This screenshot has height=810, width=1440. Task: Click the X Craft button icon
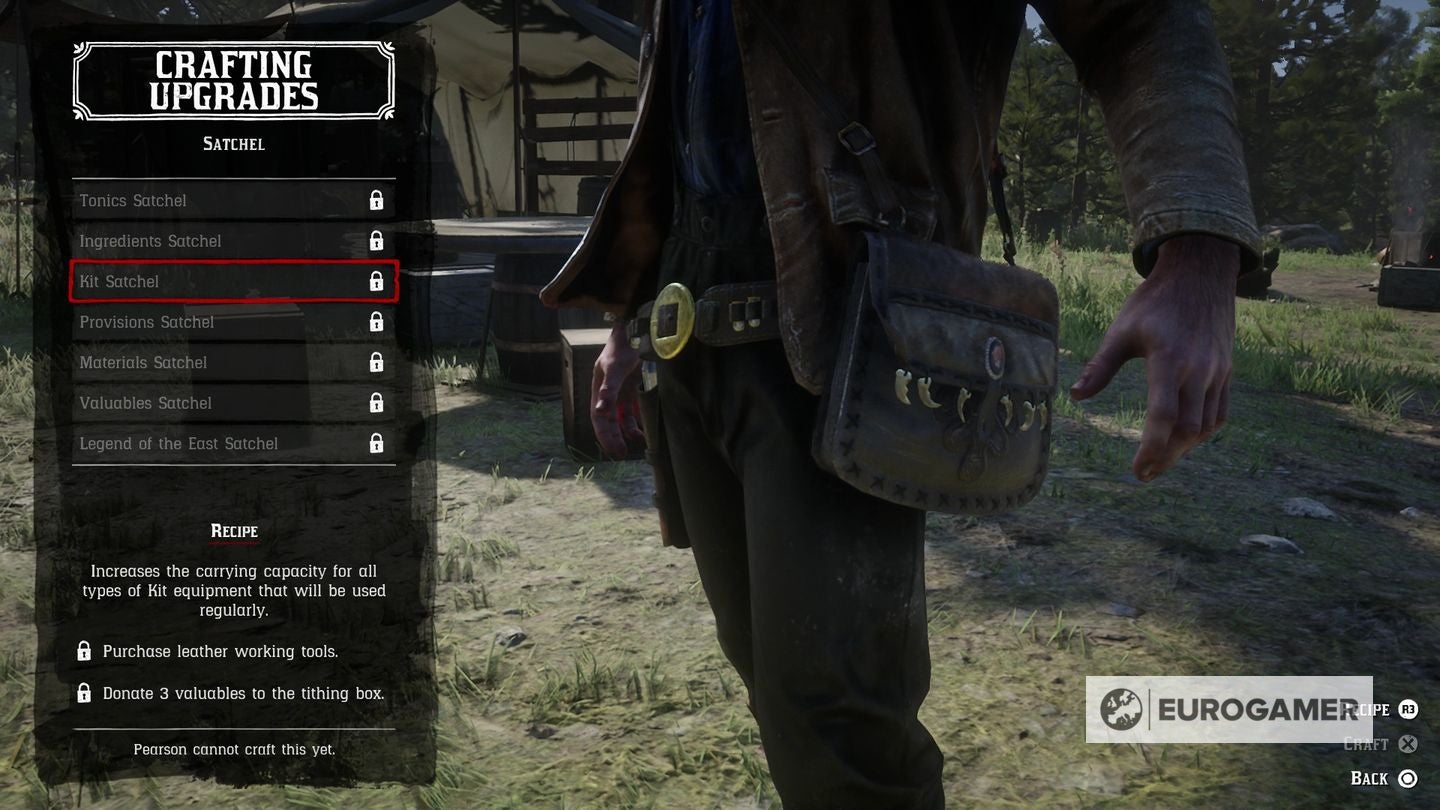1407,744
